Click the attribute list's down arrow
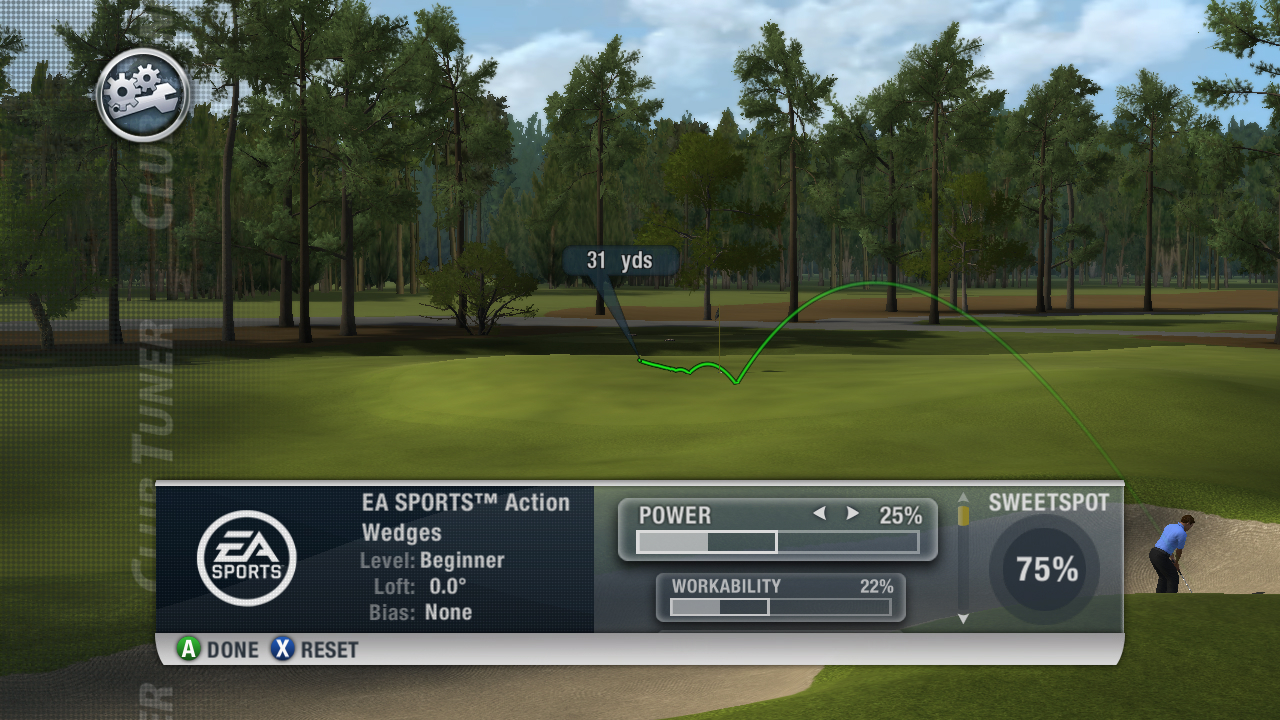This screenshot has height=720, width=1280. coord(963,619)
